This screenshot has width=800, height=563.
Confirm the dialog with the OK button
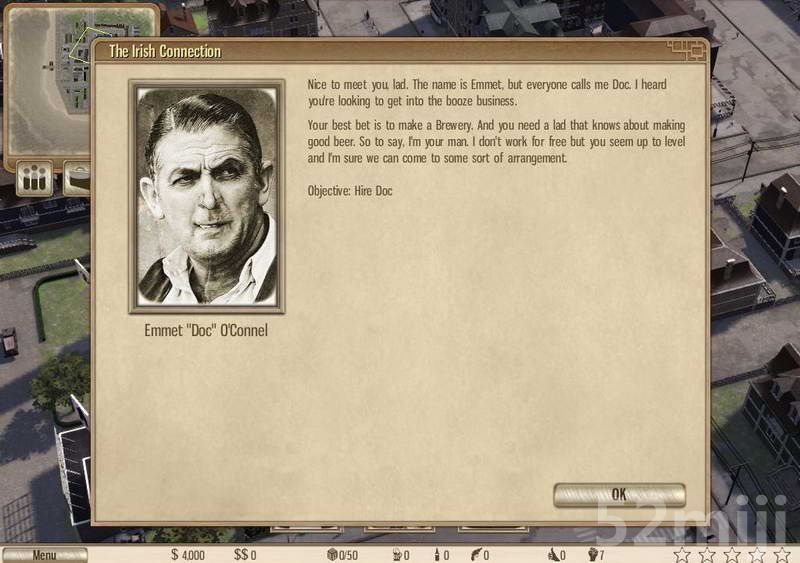coord(619,494)
